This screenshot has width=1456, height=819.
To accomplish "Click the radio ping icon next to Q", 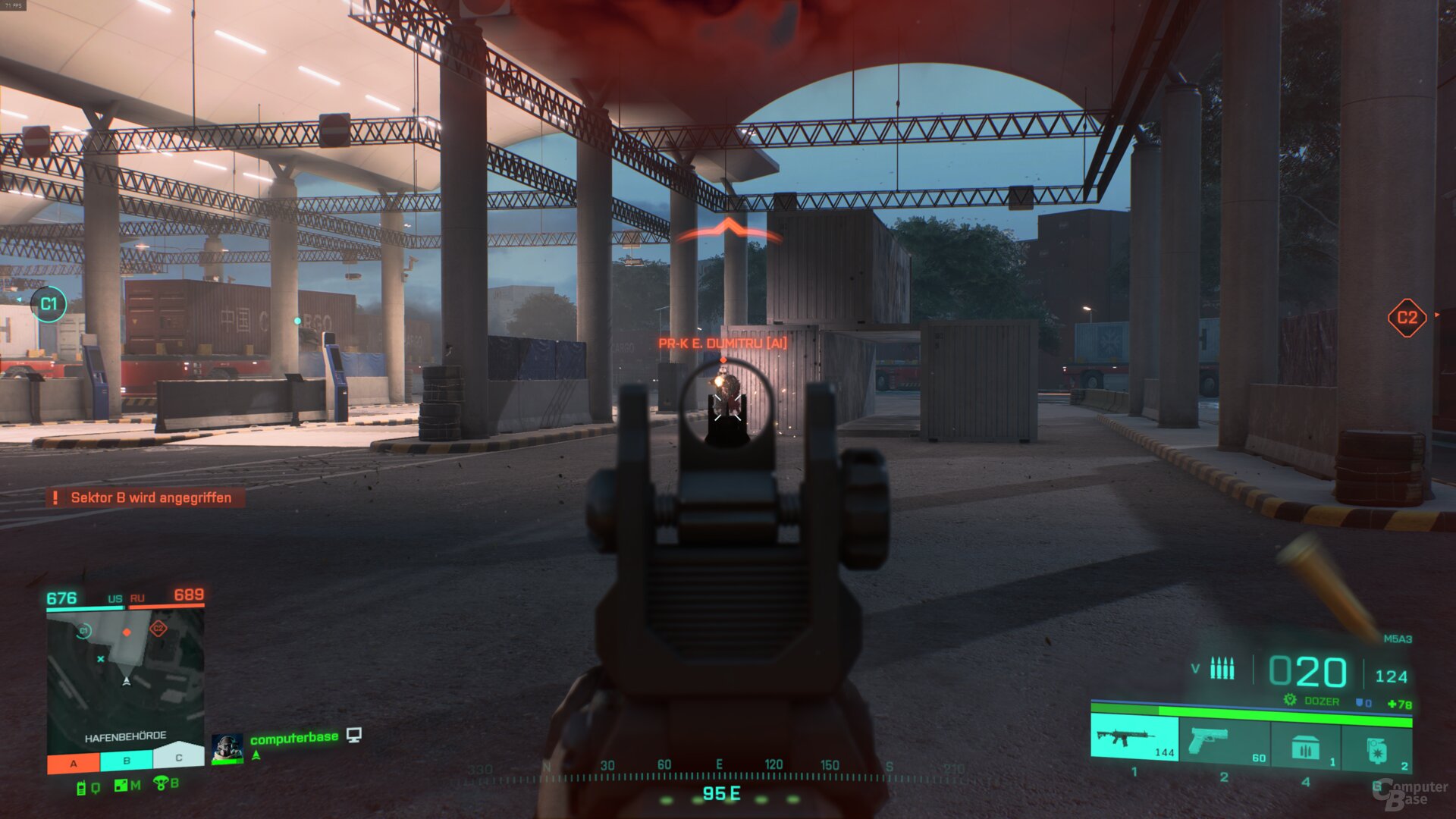I will pos(81,787).
